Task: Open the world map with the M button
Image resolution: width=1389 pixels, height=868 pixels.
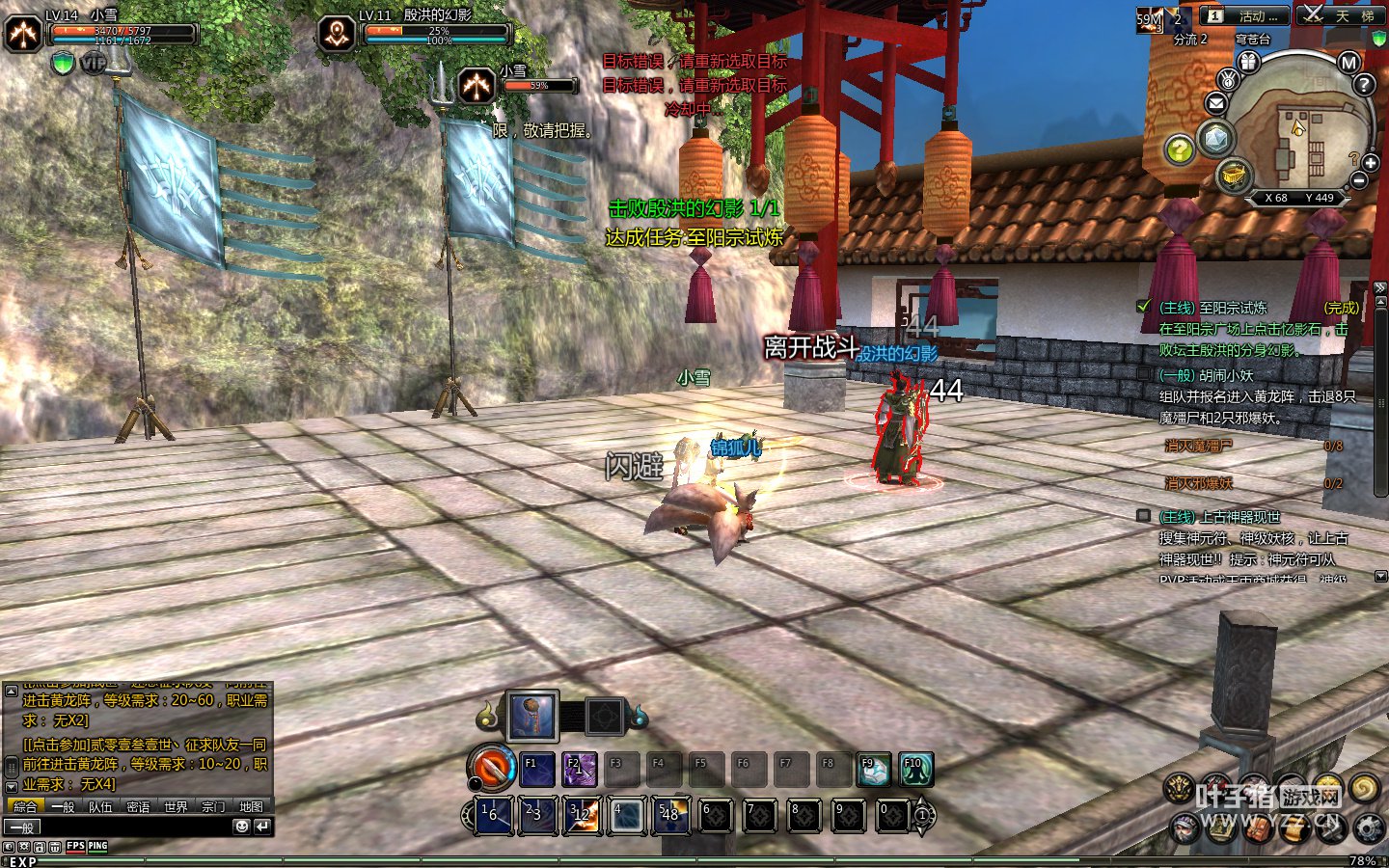Action: point(1348,64)
